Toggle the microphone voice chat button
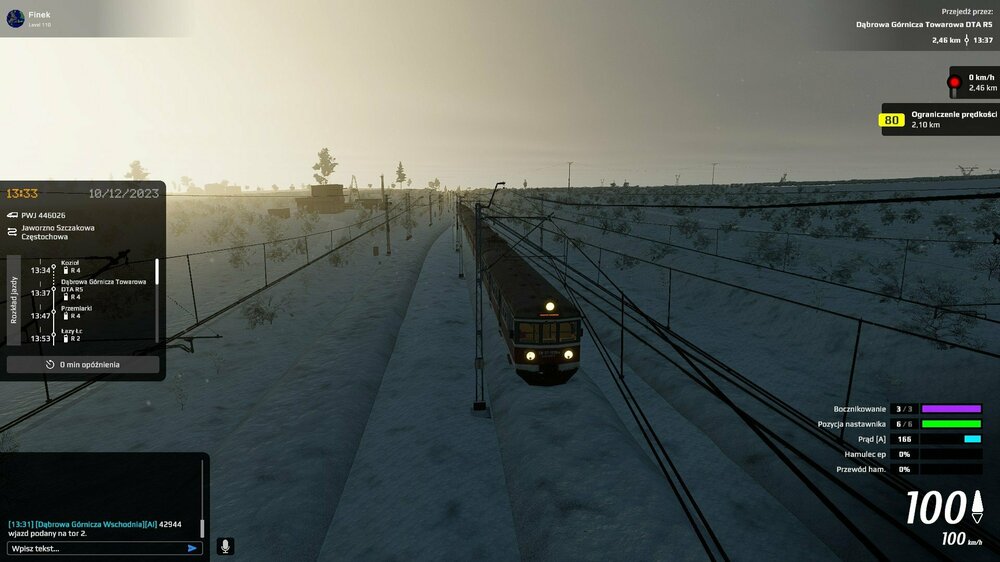Image resolution: width=1000 pixels, height=562 pixels. 225,546
